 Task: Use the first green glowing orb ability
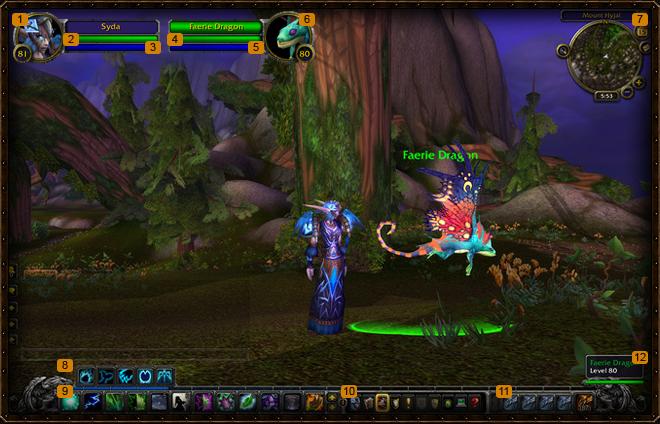coord(70,402)
